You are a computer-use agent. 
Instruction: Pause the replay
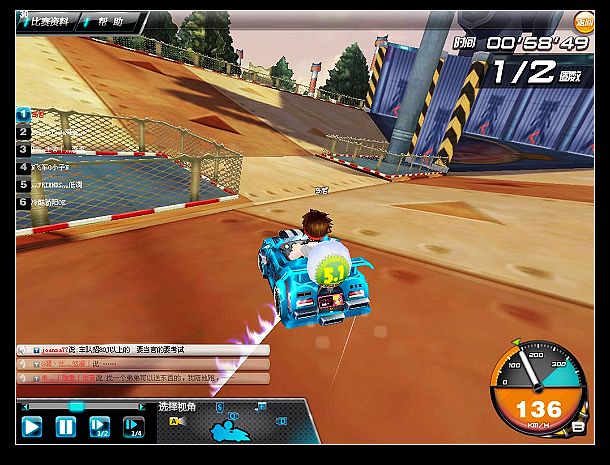tap(65, 427)
